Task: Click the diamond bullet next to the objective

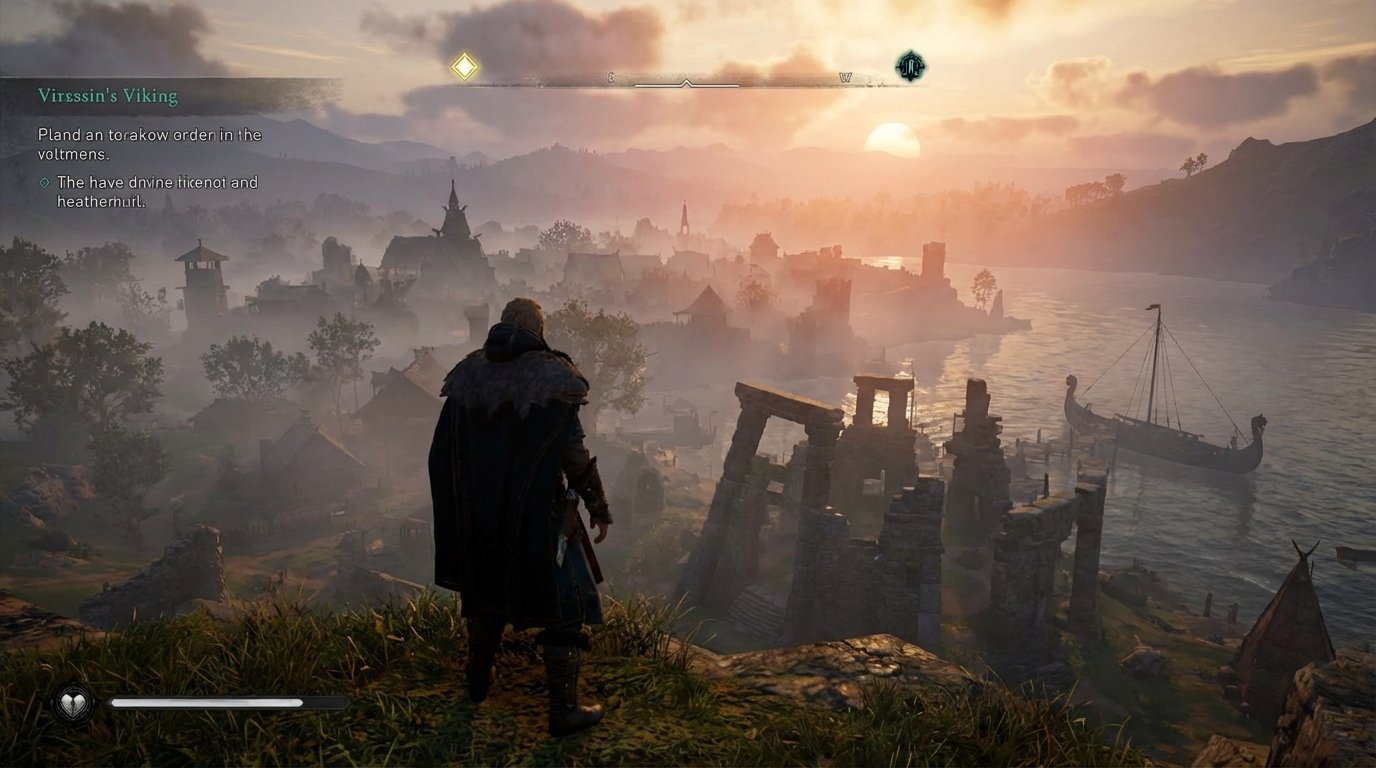Action: [42, 182]
